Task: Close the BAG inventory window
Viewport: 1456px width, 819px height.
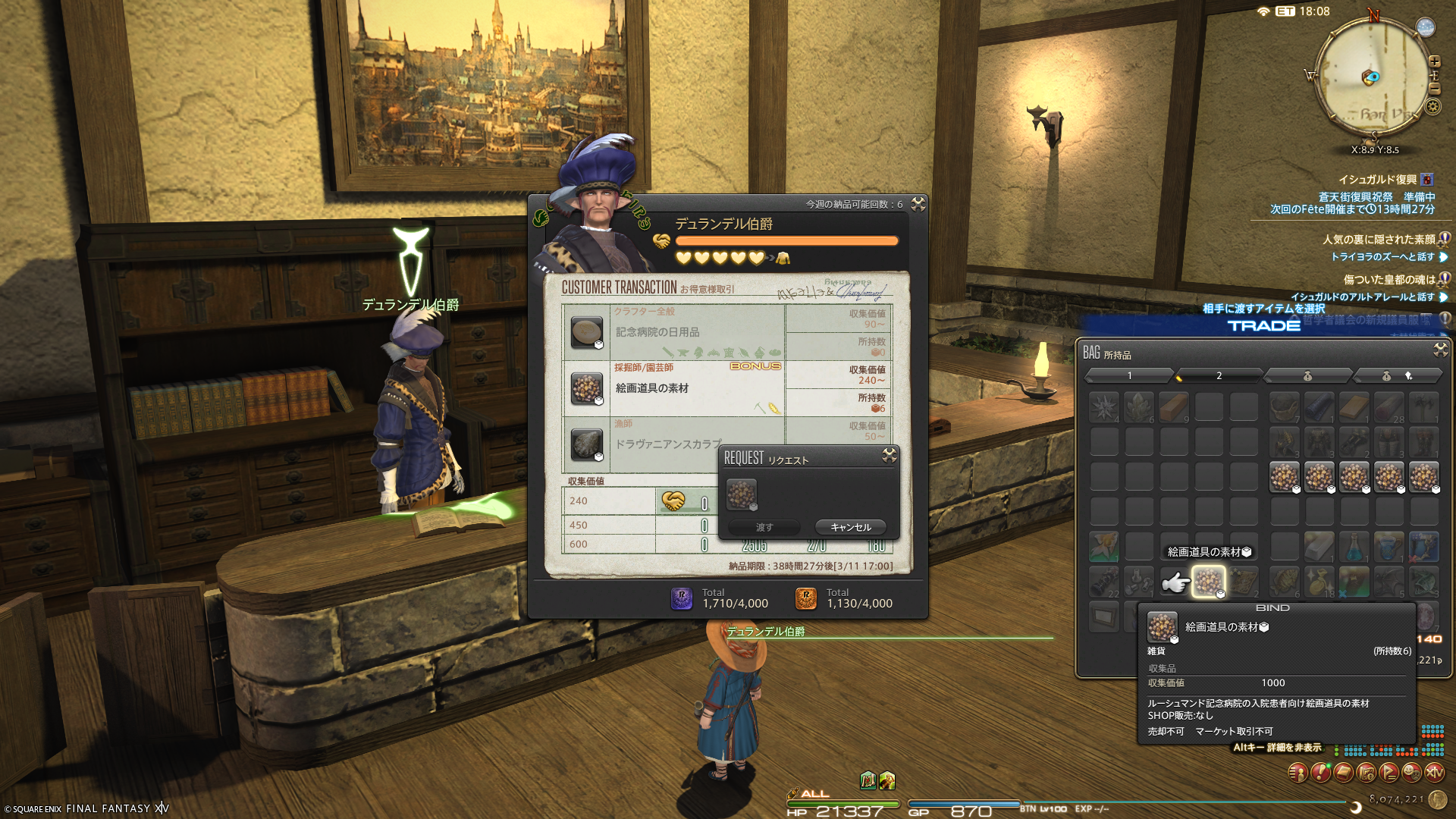Action: pos(1440,350)
